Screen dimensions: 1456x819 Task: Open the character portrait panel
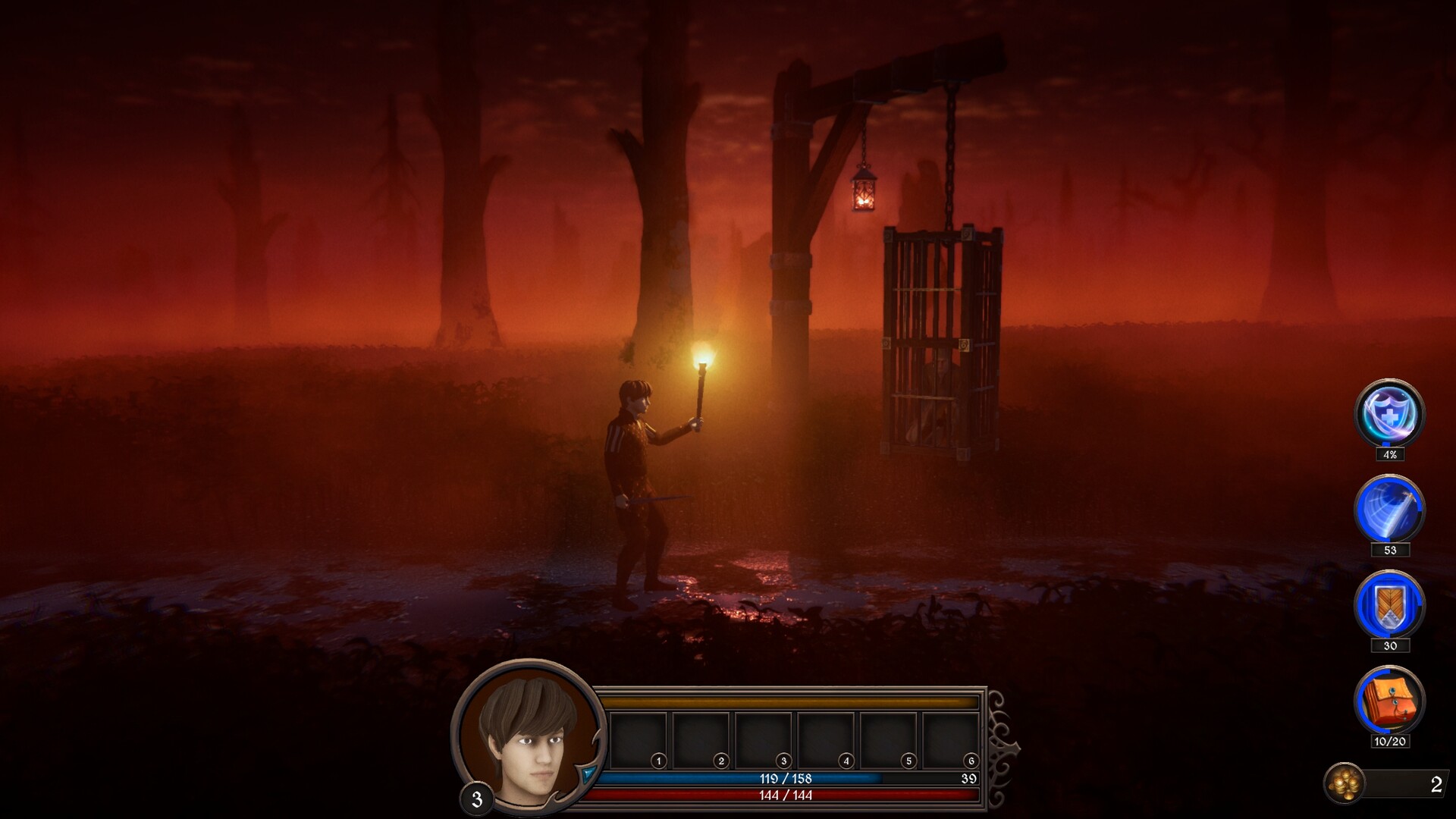click(529, 736)
